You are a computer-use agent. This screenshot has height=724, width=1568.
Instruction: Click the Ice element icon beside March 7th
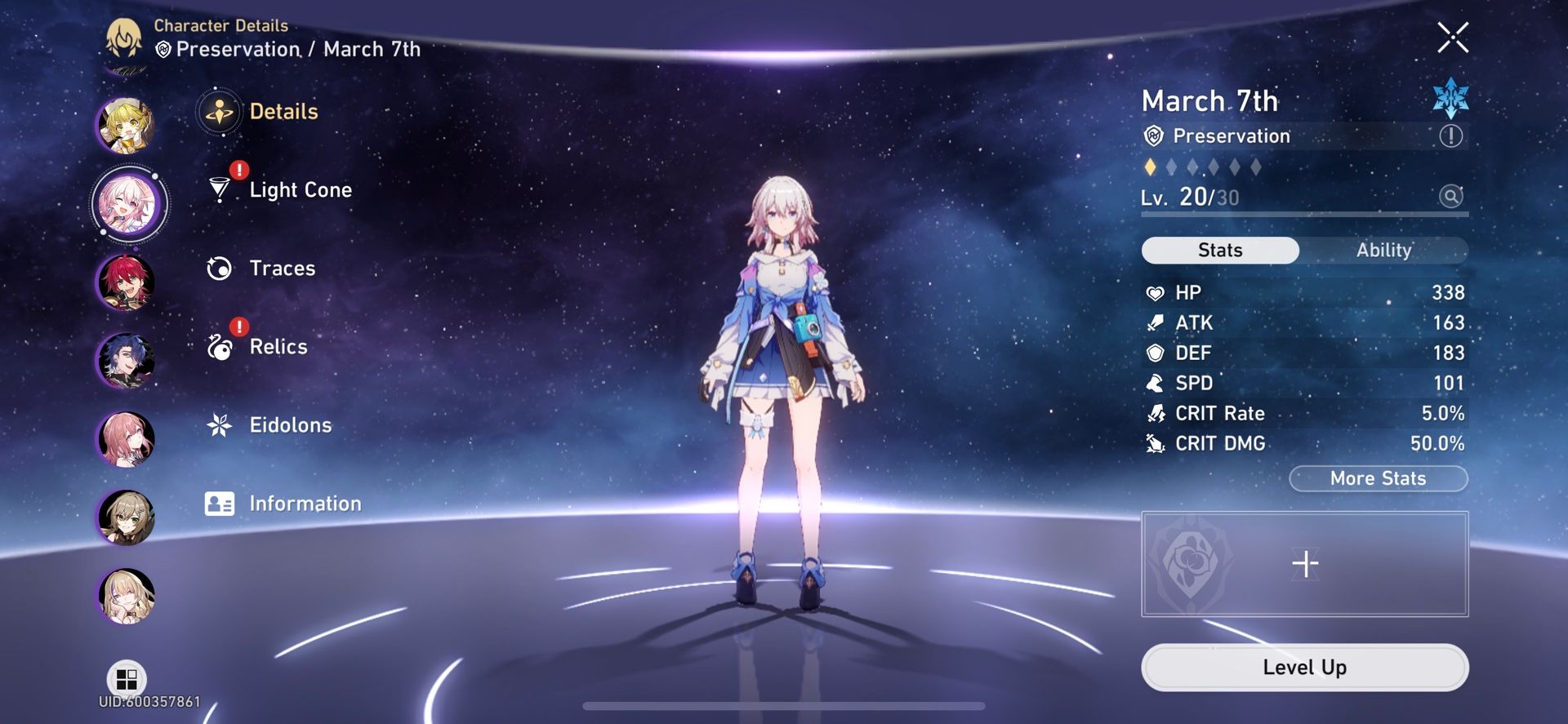(x=1451, y=100)
